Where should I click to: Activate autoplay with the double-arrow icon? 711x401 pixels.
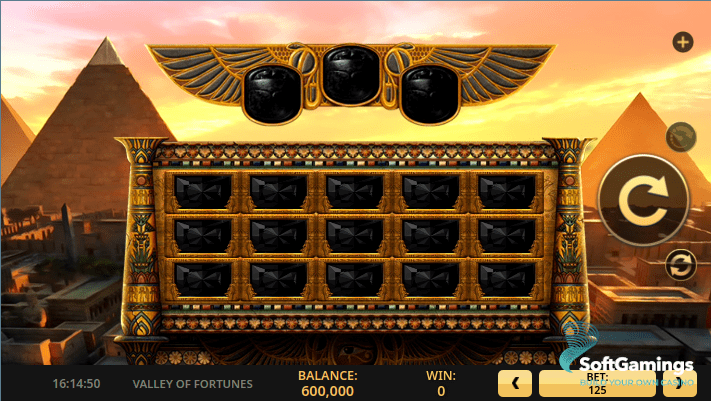coord(680,265)
